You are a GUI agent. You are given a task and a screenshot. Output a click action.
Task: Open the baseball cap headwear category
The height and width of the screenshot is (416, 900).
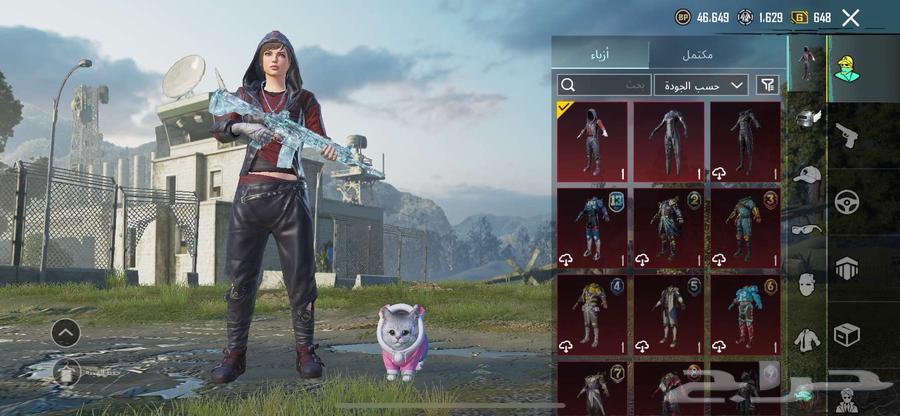806,176
